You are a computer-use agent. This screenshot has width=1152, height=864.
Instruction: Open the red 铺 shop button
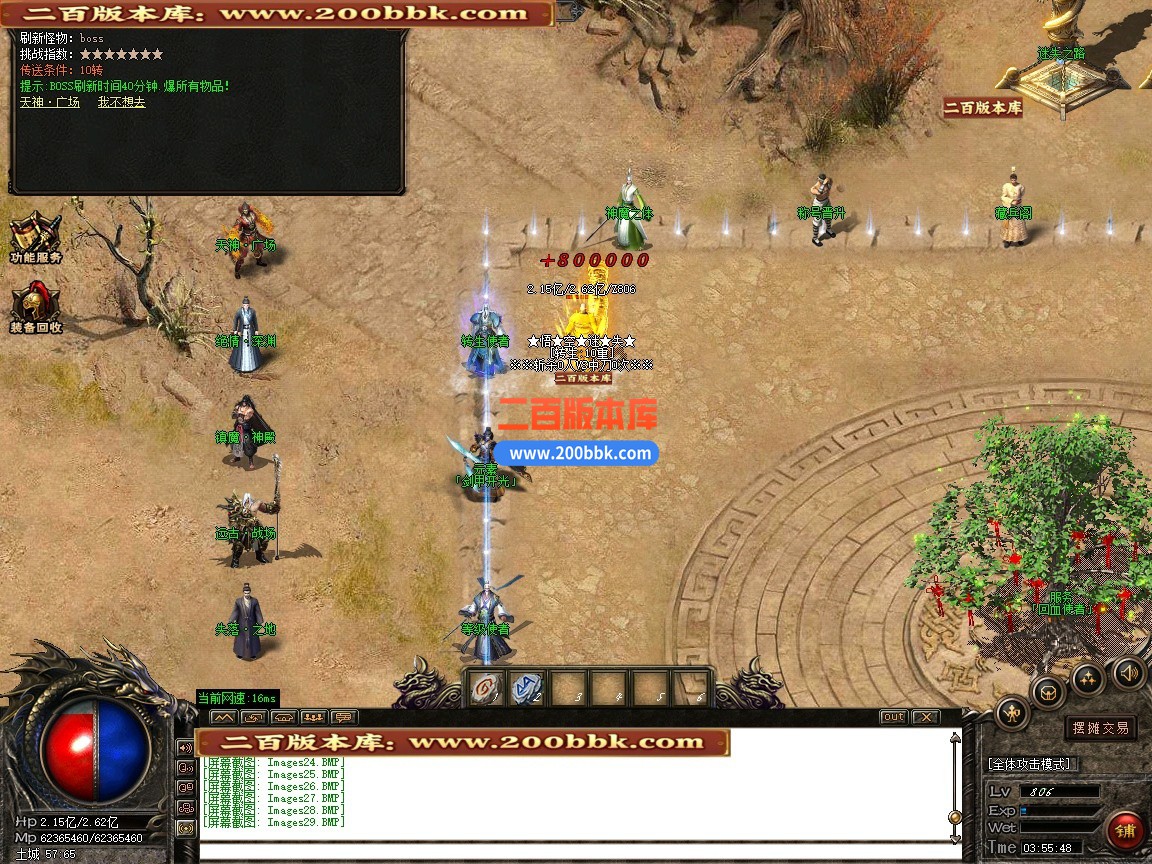coord(1125,830)
